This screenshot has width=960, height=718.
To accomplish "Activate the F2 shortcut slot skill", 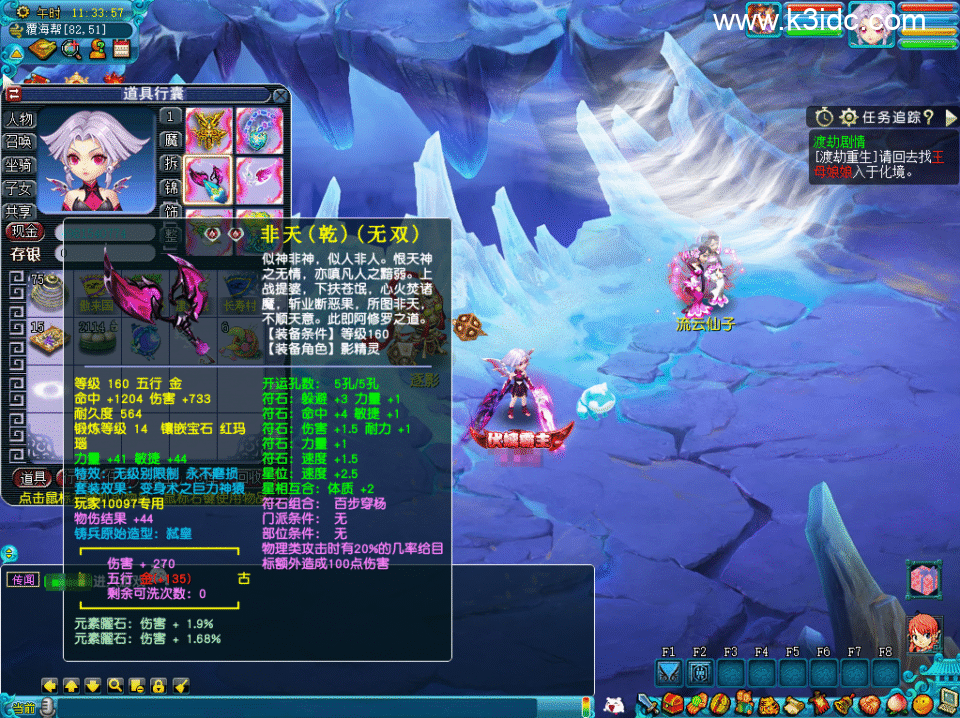I will point(700,672).
